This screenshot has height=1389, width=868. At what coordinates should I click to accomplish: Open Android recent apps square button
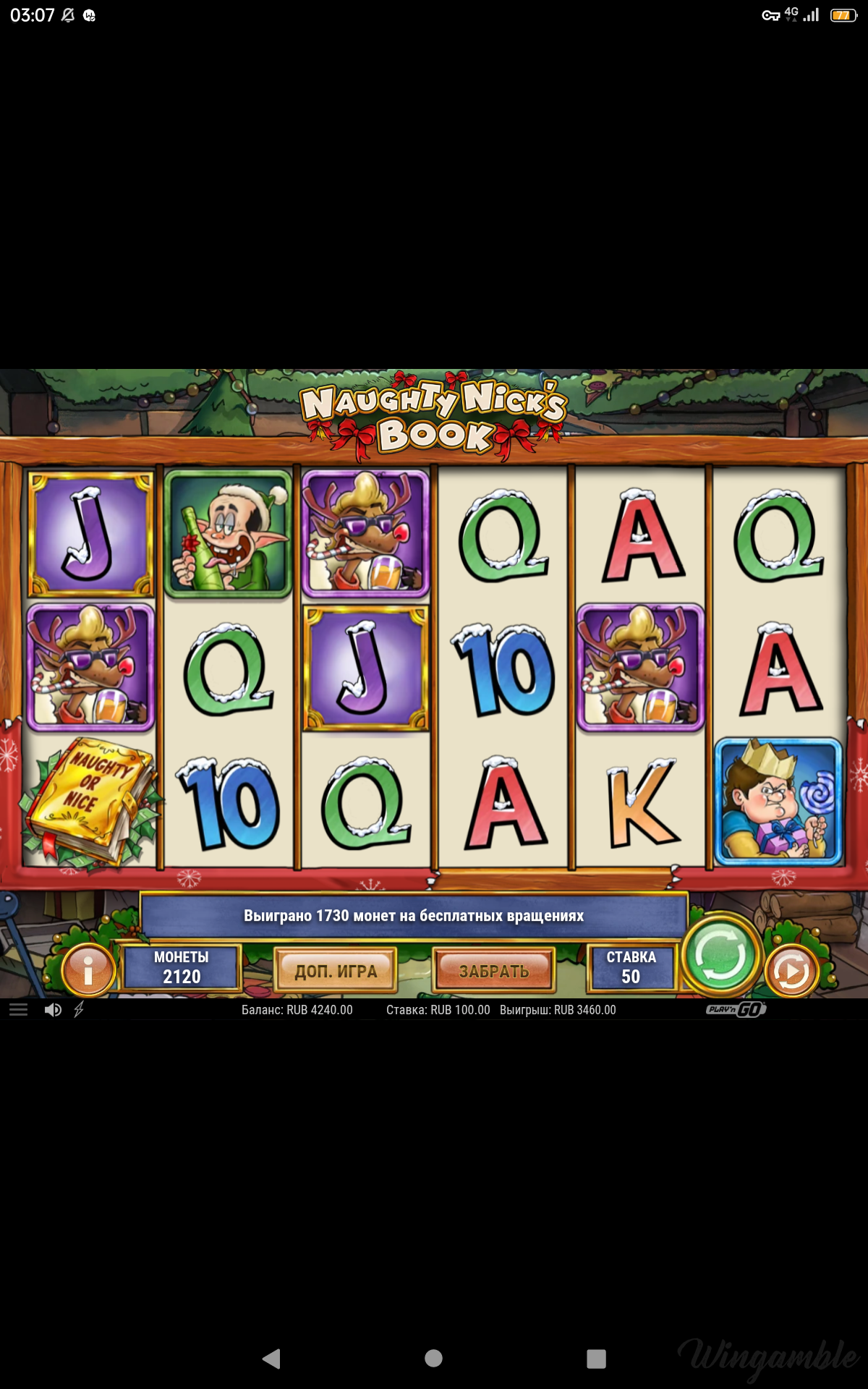pos(596,1359)
